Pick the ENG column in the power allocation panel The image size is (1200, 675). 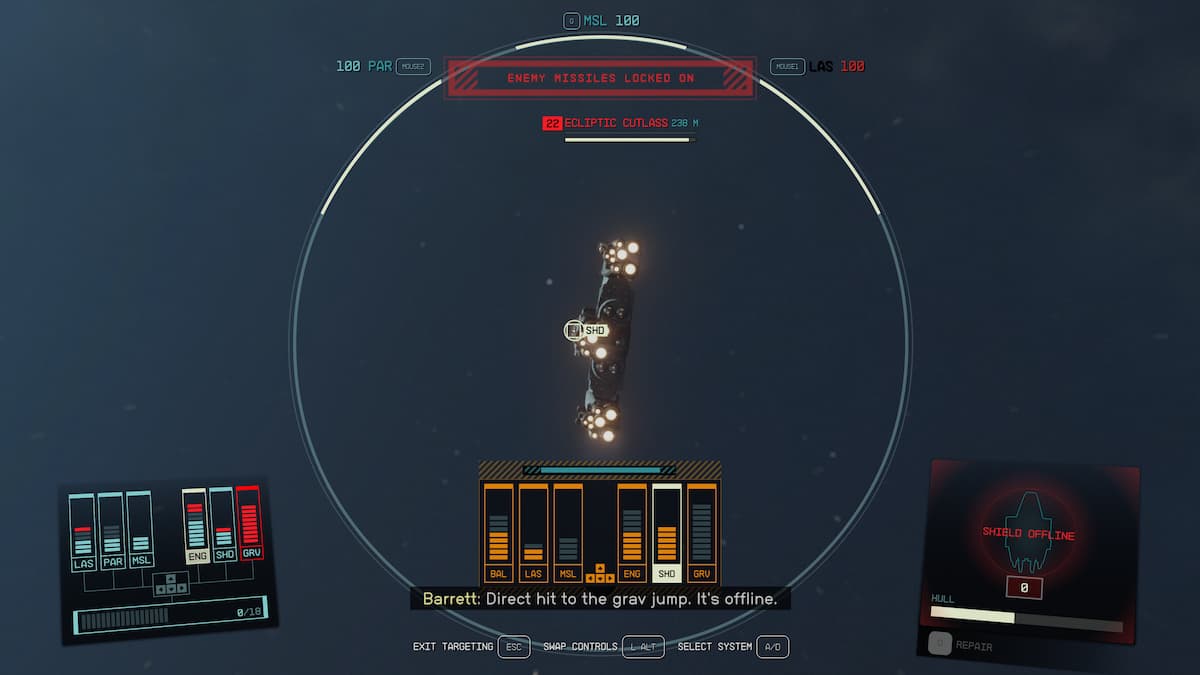pos(196,526)
